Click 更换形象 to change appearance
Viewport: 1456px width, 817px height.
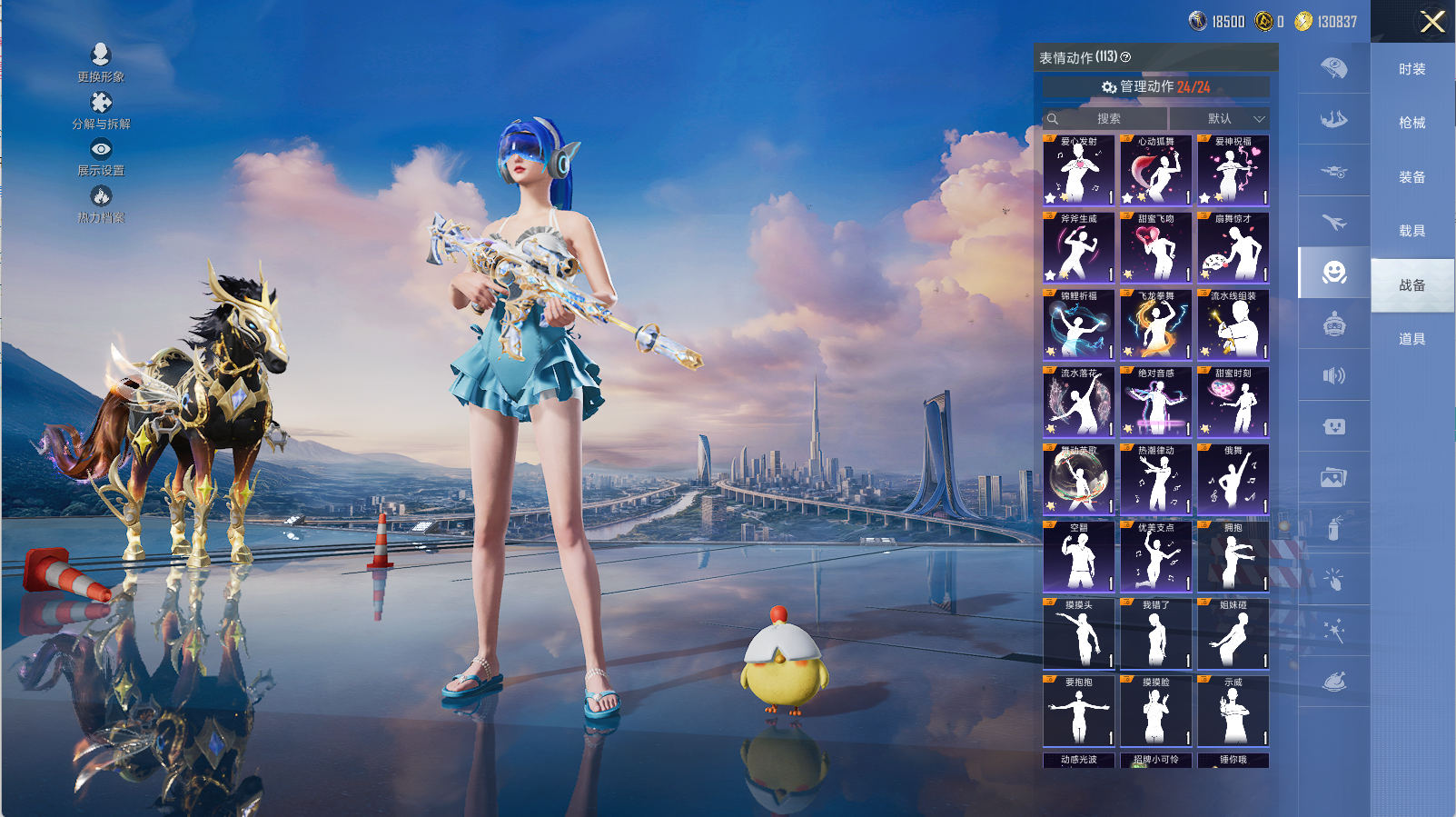[x=101, y=62]
